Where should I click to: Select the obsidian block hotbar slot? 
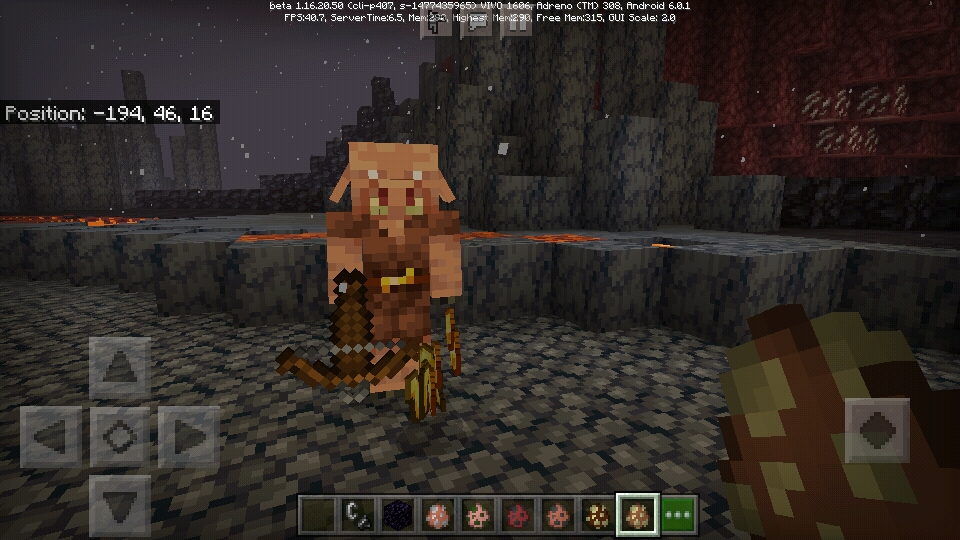click(395, 515)
